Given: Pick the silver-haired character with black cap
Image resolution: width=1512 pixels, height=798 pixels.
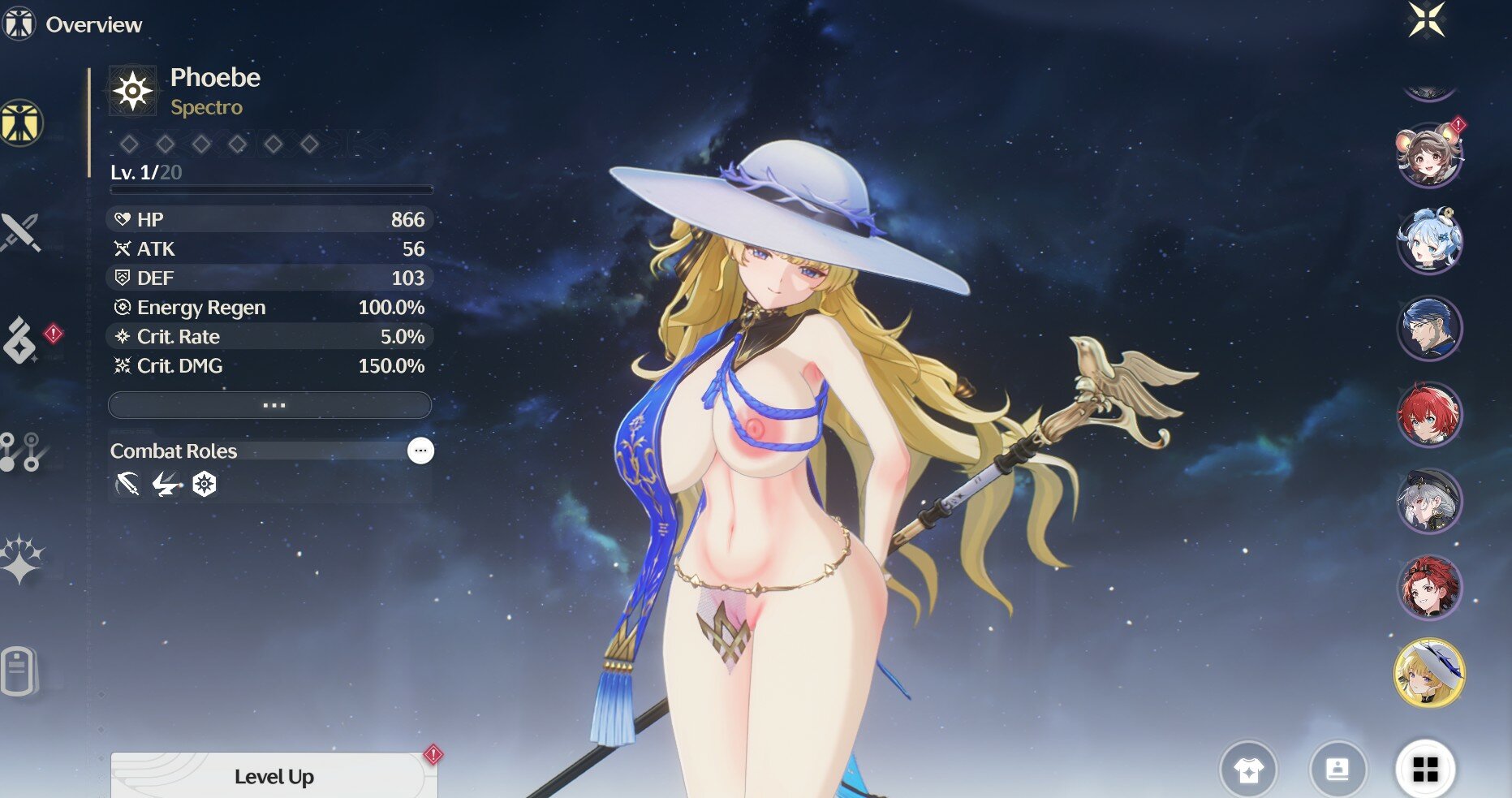Looking at the screenshot, I should 1429,500.
